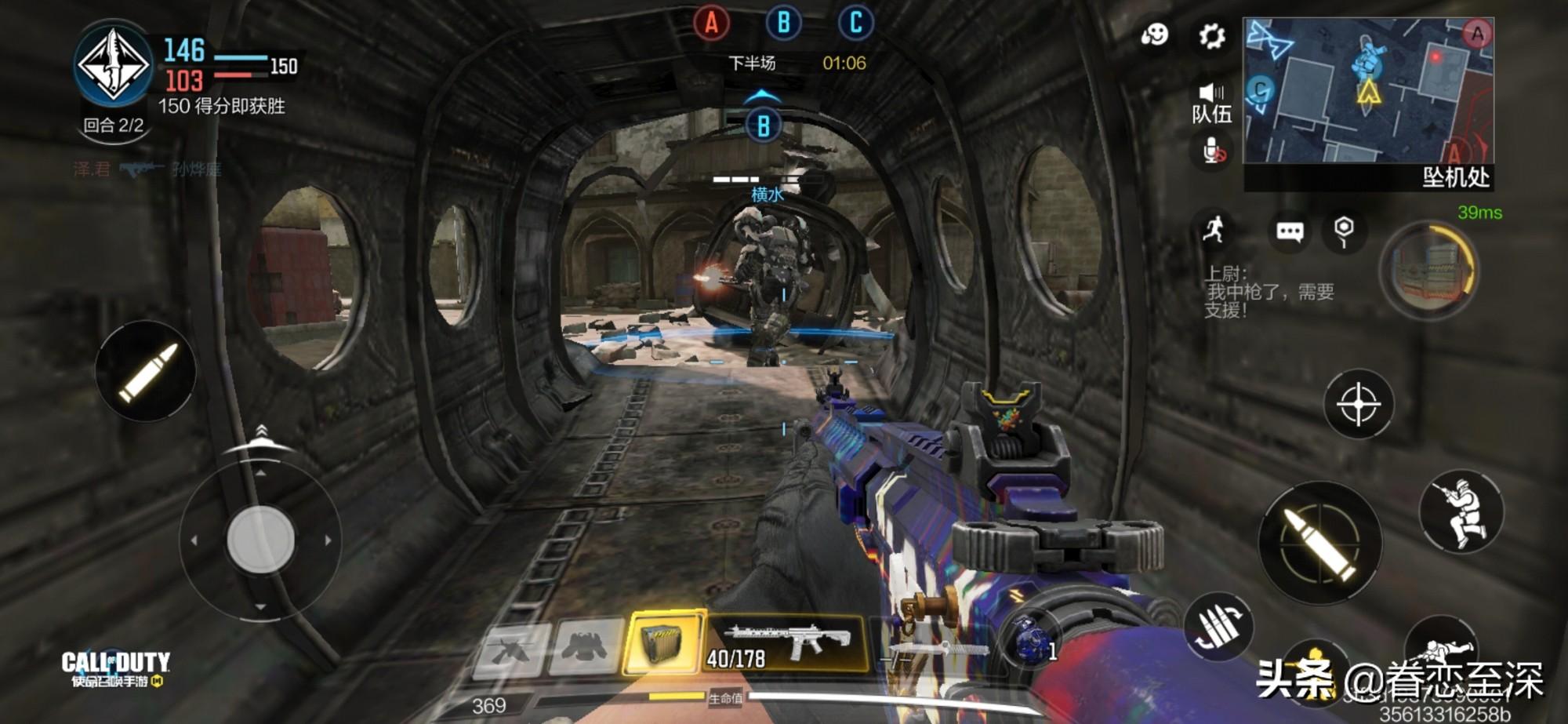This screenshot has height=724, width=1568.
Task: Tap the sprint runner icon
Action: click(1214, 229)
